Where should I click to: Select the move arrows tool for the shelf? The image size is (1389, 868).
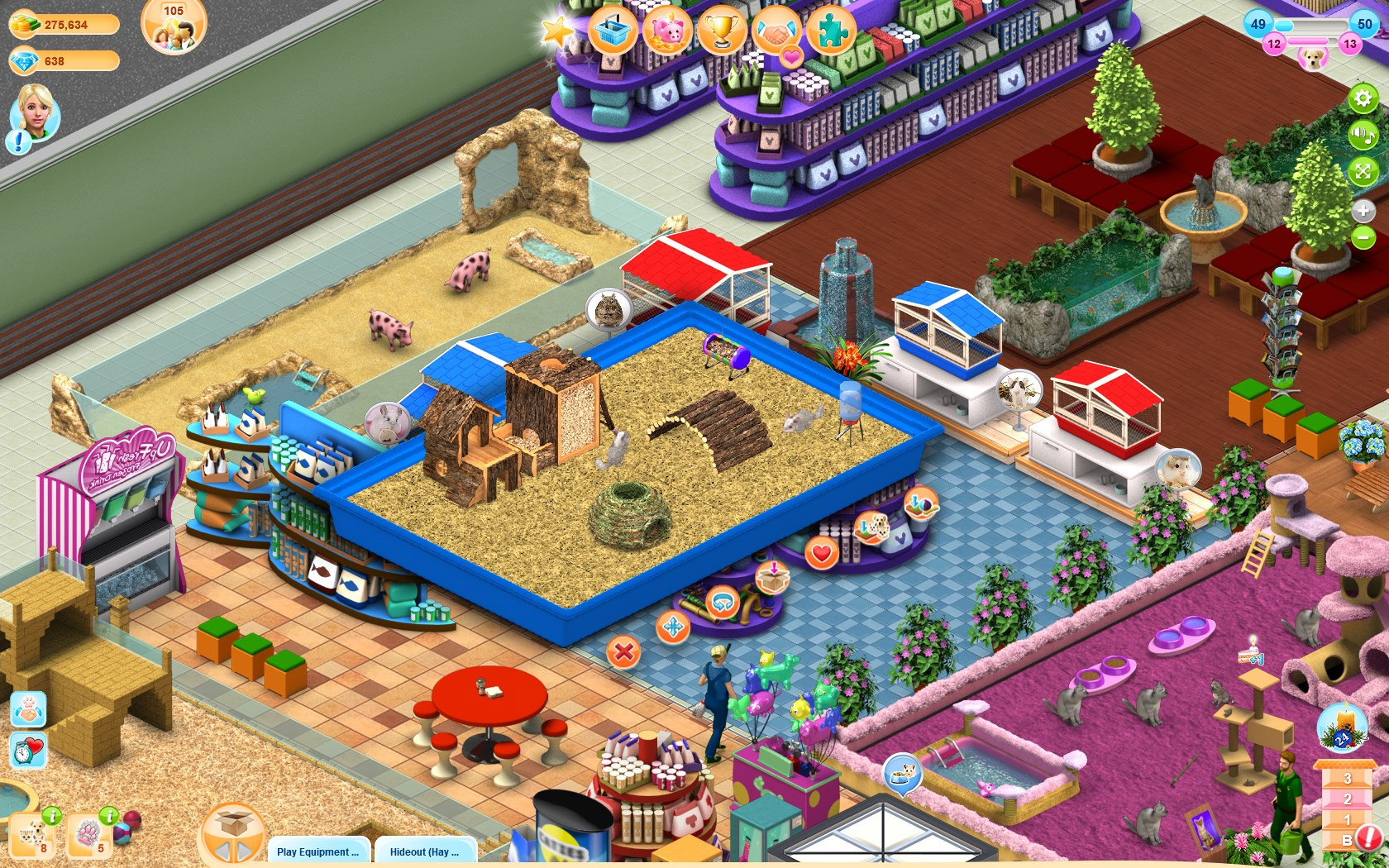(x=673, y=626)
